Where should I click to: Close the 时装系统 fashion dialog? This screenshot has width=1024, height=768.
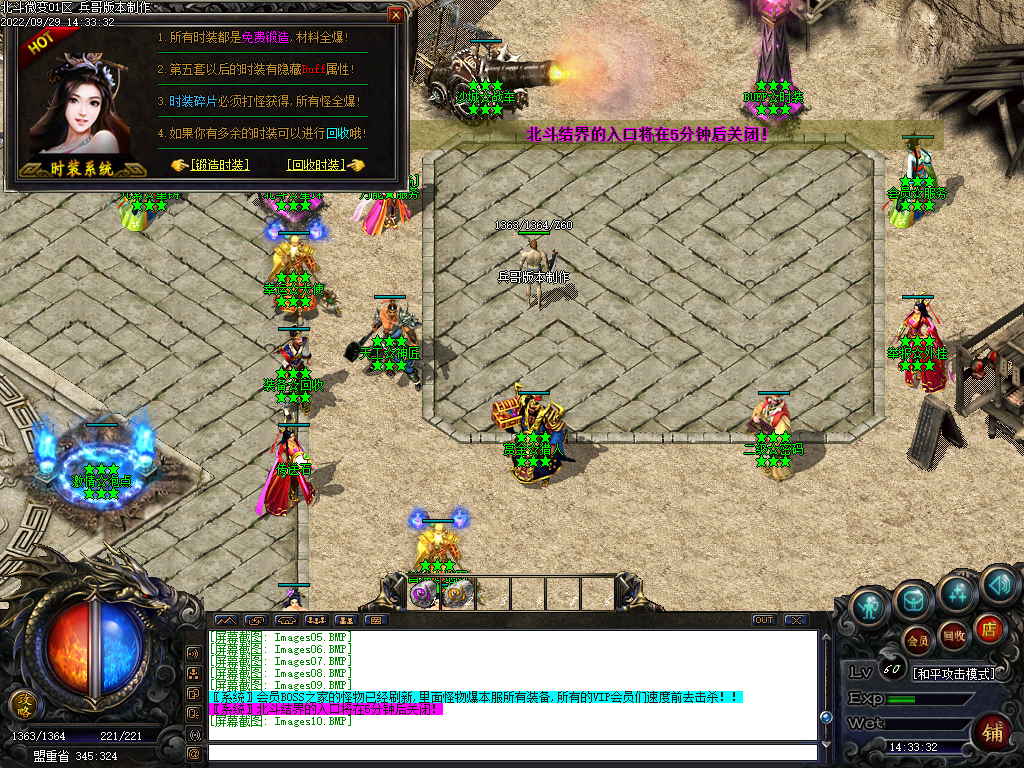coord(396,15)
